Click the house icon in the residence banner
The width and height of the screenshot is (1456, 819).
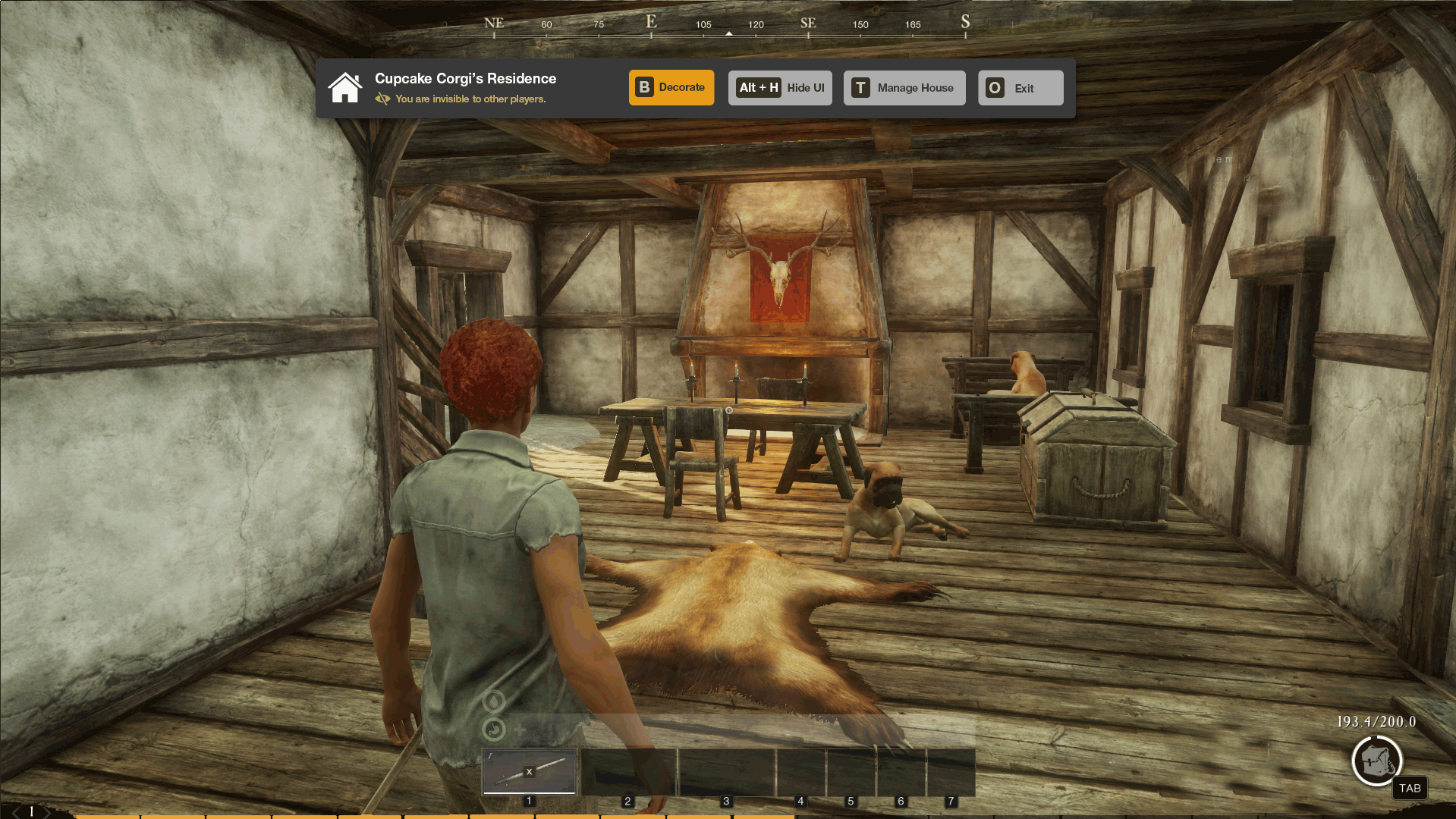tap(345, 88)
